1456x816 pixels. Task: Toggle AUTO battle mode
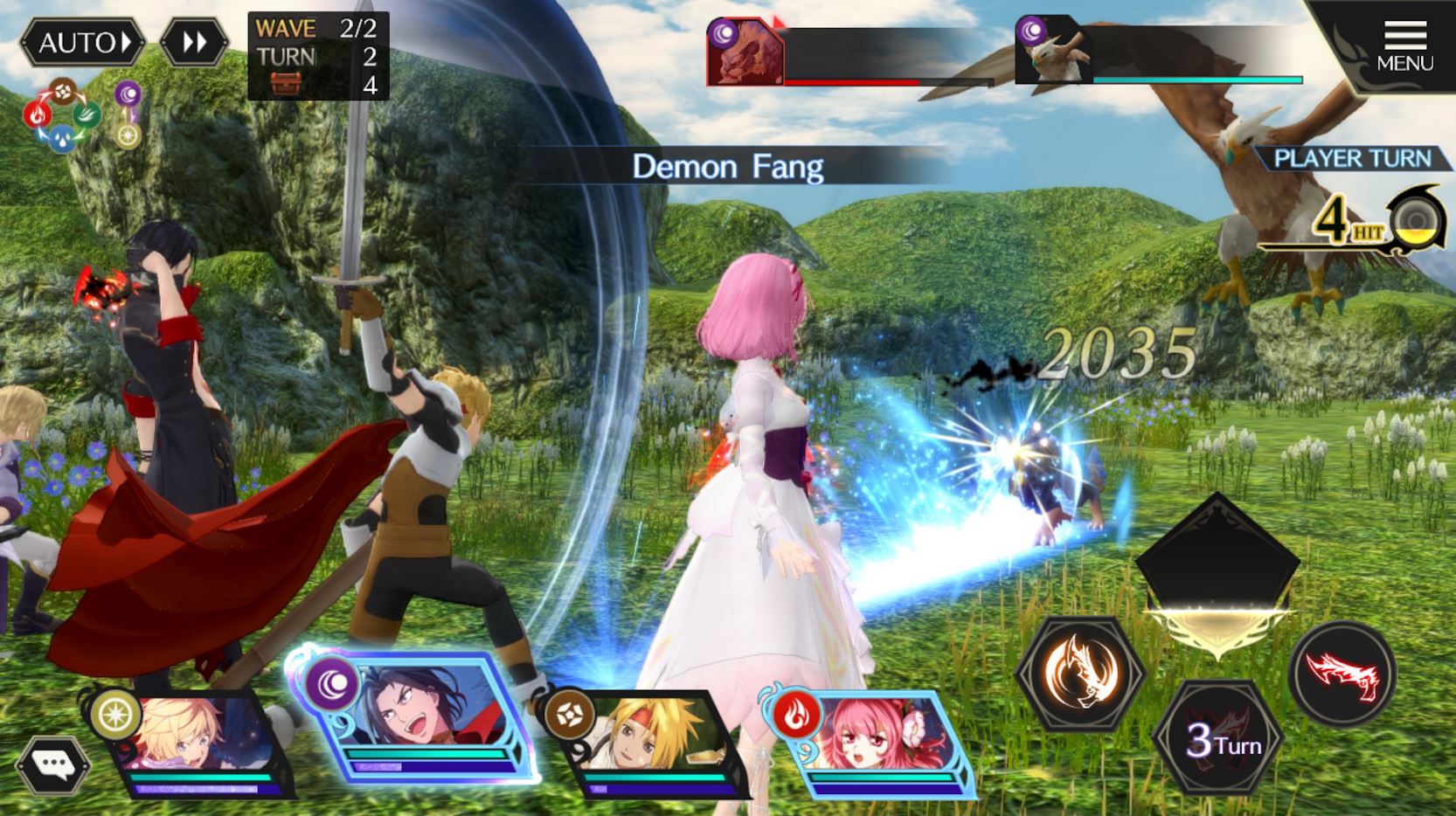pos(82,43)
